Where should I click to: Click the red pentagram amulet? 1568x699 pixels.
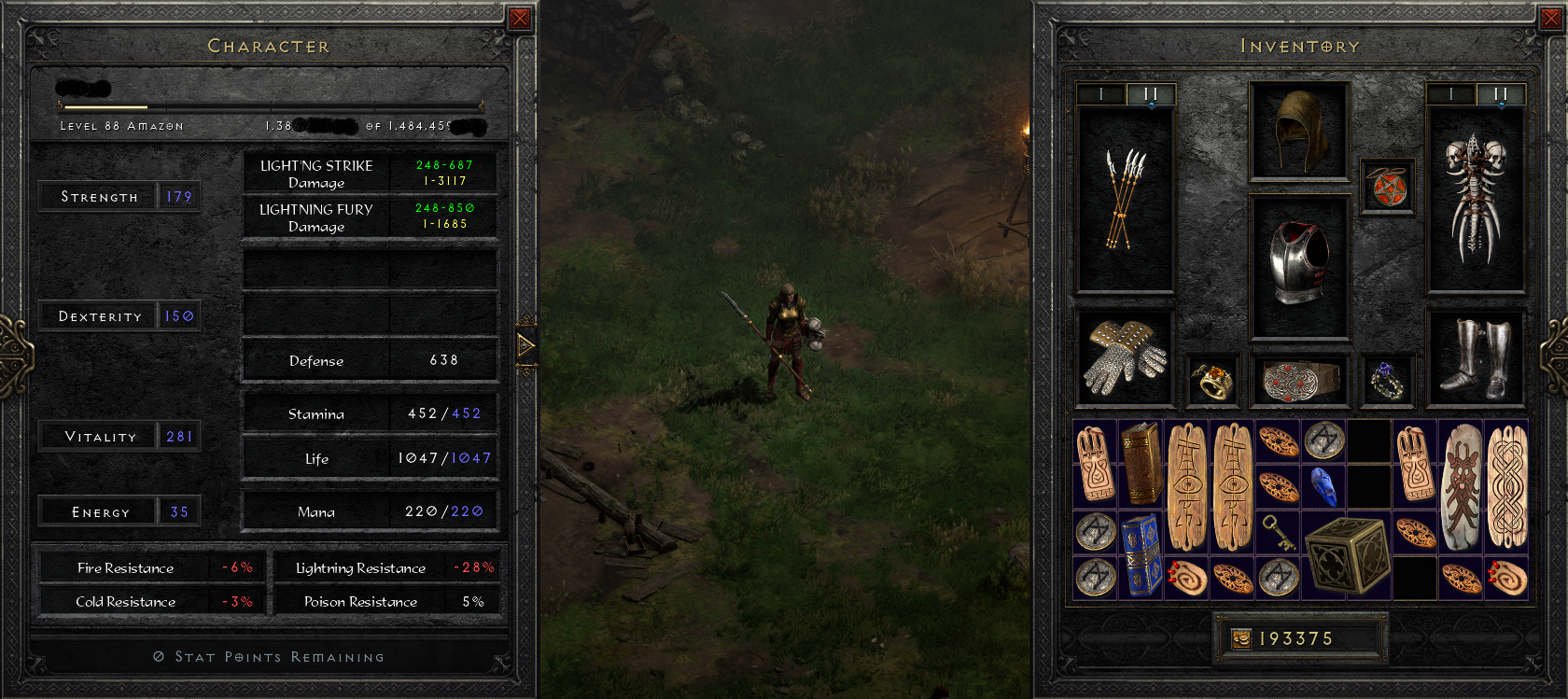(1388, 188)
